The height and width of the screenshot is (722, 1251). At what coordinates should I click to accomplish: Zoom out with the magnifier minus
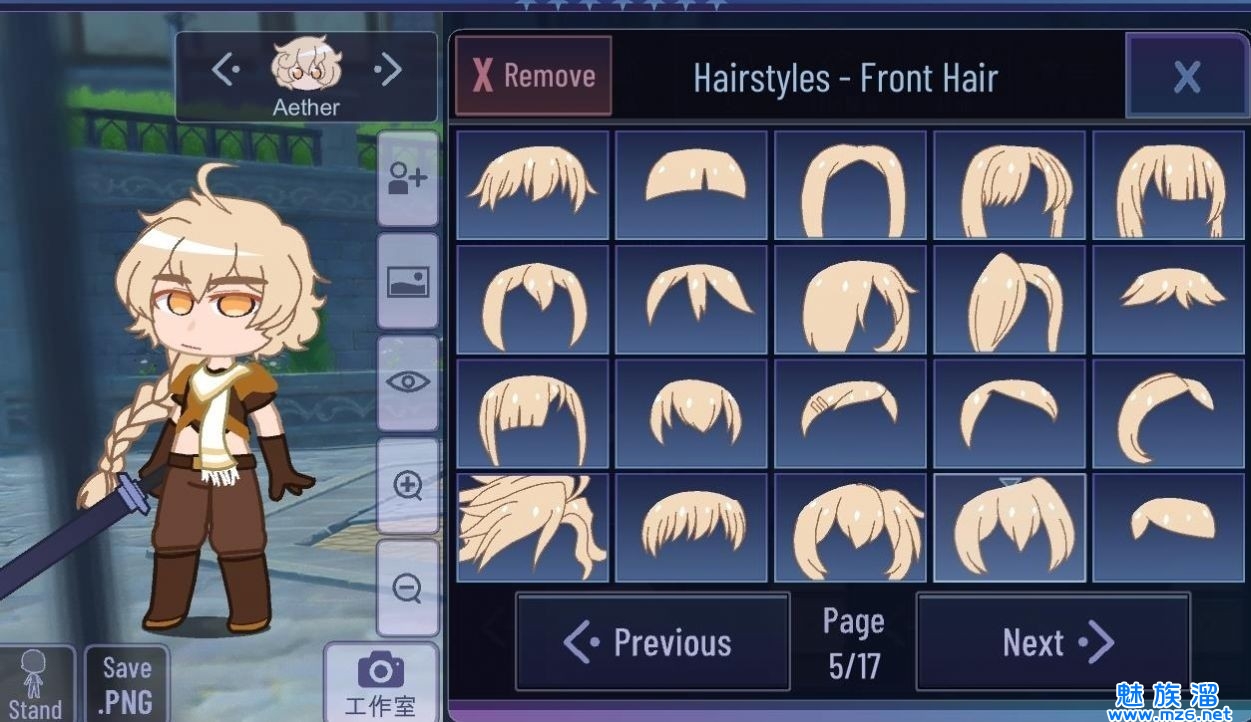click(x=407, y=588)
